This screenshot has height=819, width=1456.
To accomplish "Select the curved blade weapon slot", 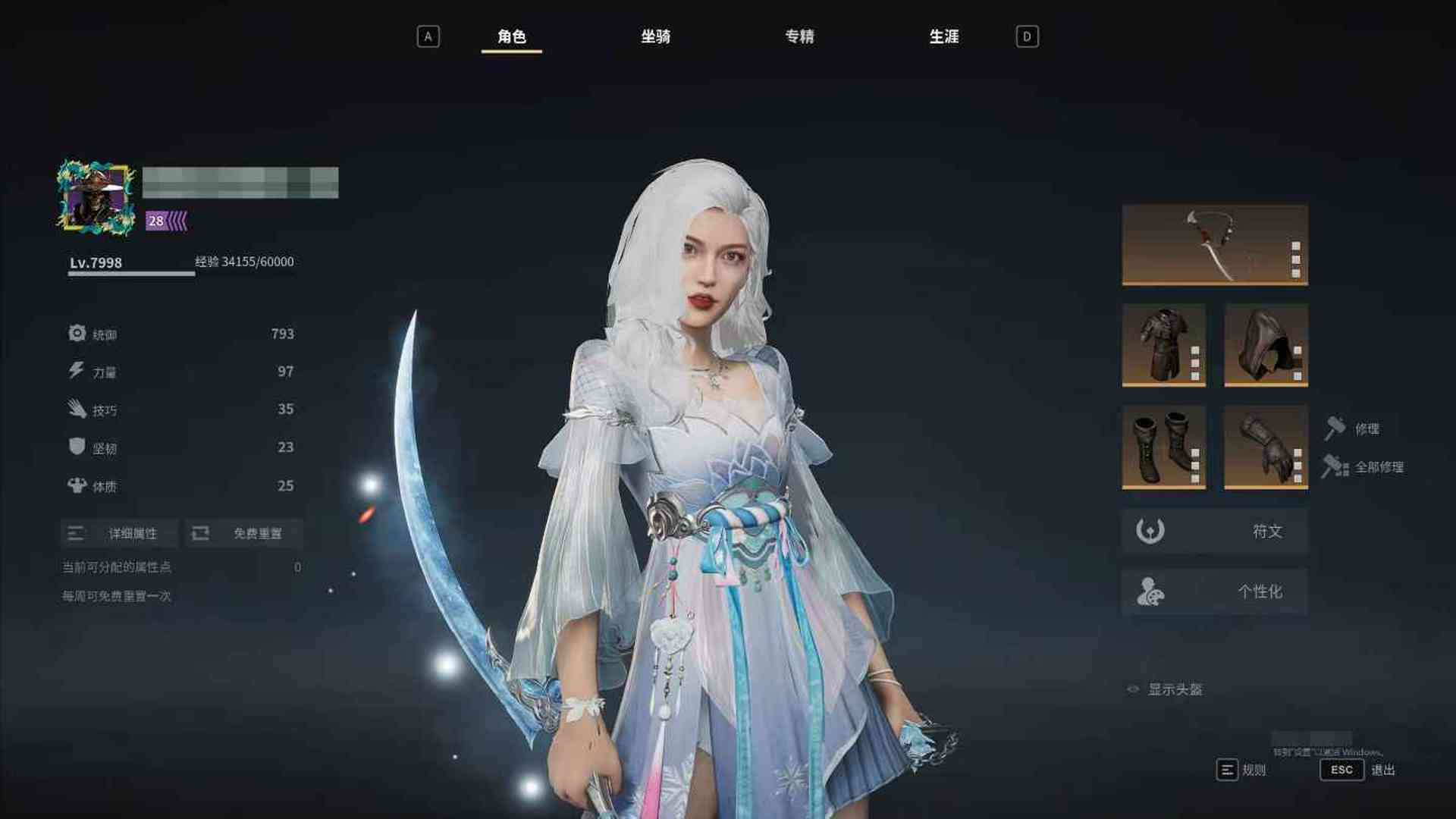I will coord(1214,245).
